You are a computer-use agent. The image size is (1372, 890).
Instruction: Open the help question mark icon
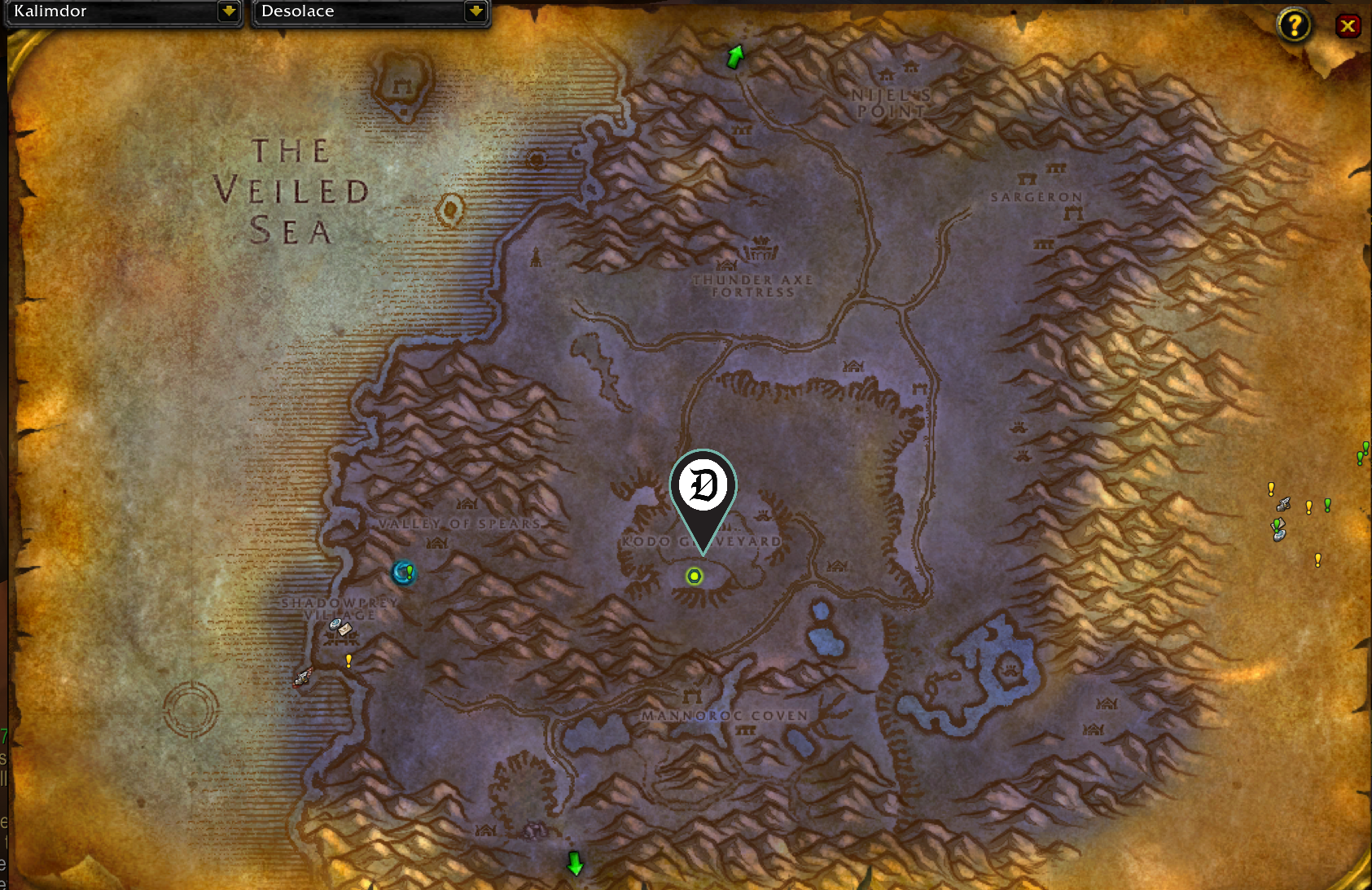click(1295, 25)
